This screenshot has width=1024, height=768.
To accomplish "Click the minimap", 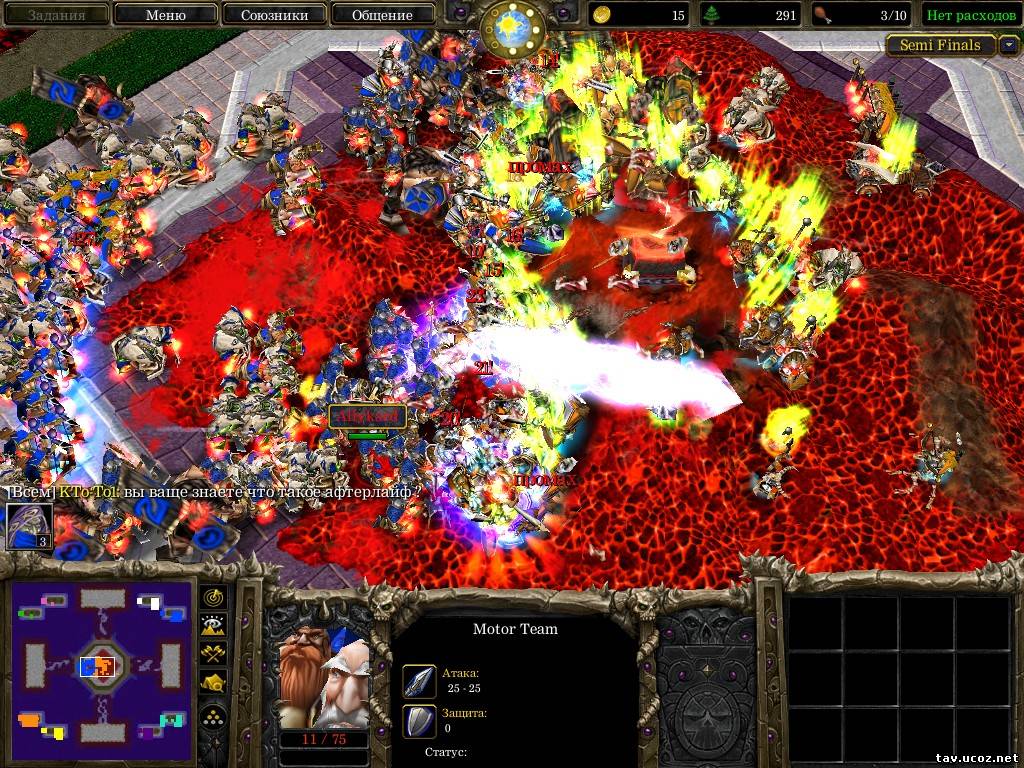I will pos(102,664).
